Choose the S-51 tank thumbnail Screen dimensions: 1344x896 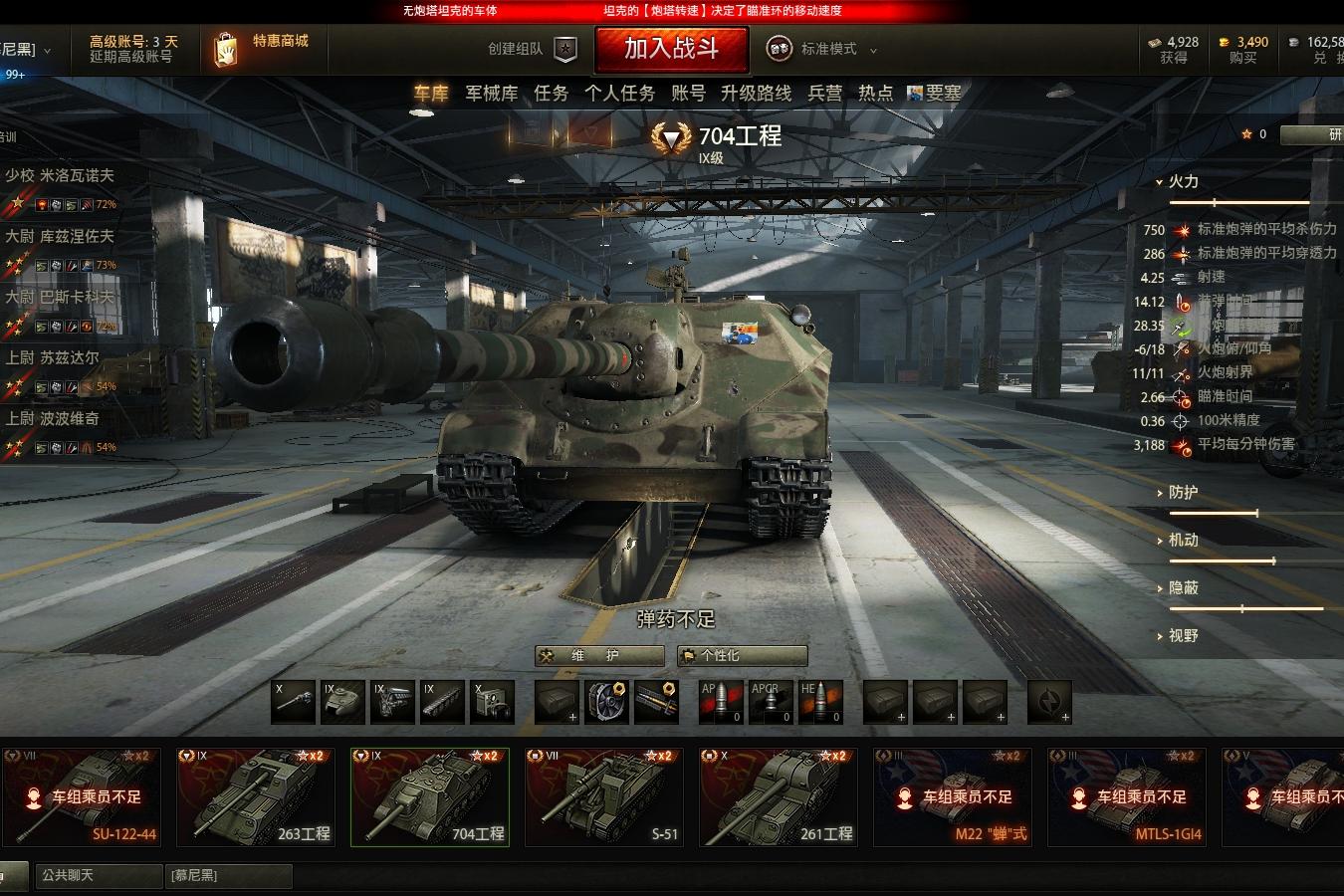(x=604, y=797)
